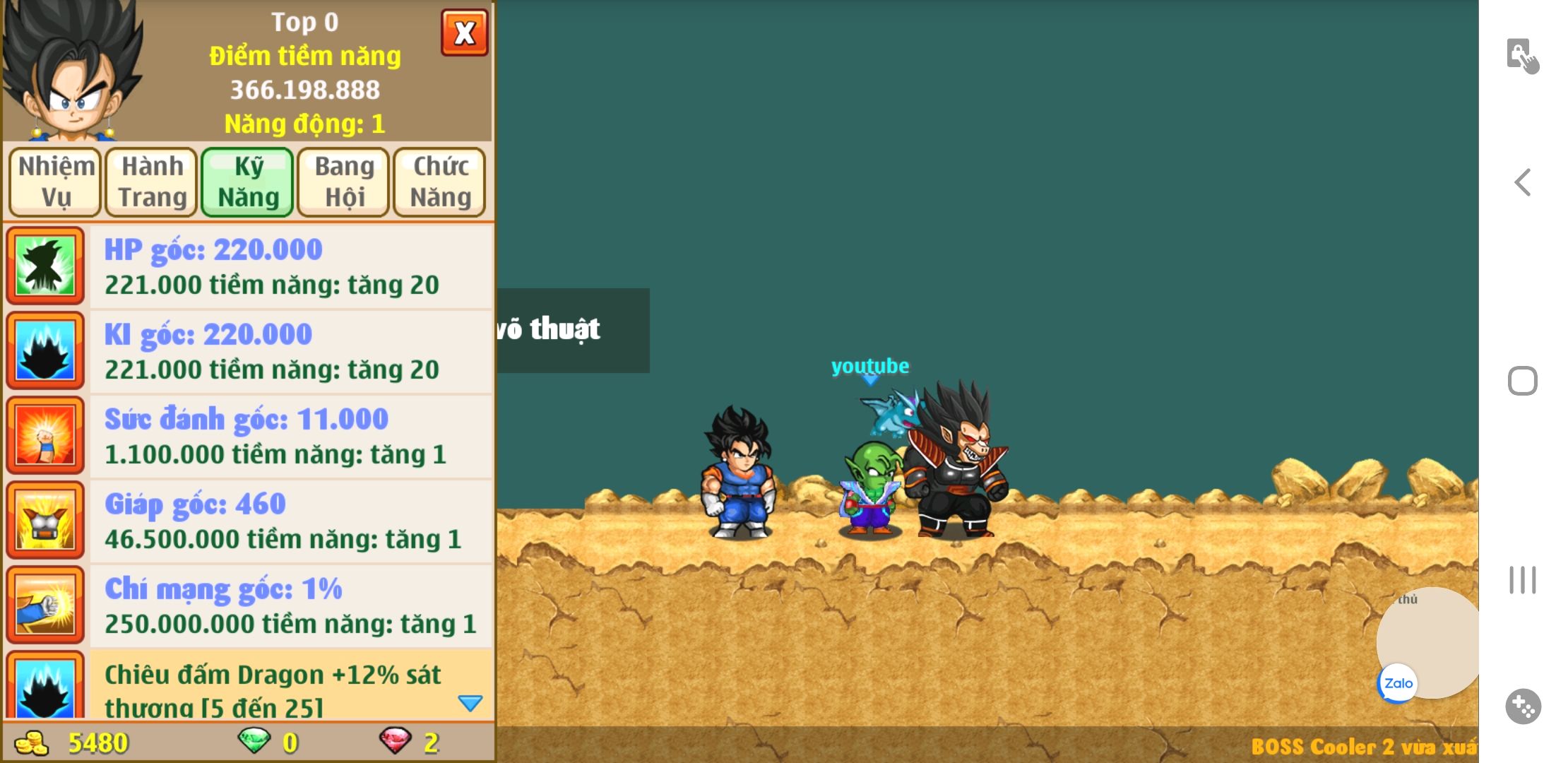Screen dimensions: 1568x763
Task: Click the blue down arrow in skill list
Action: click(x=470, y=703)
